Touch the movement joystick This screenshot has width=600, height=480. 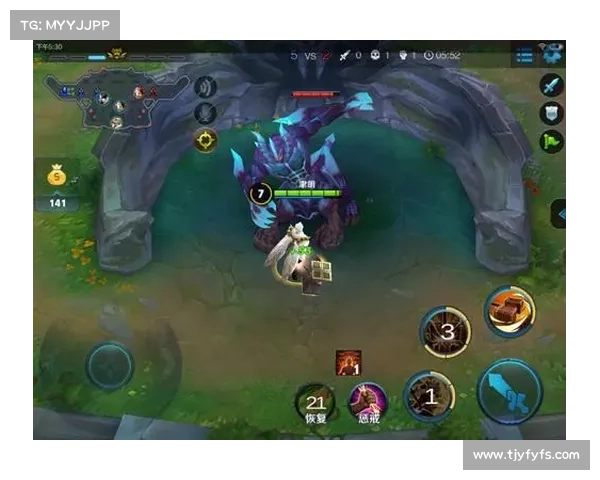(109, 366)
